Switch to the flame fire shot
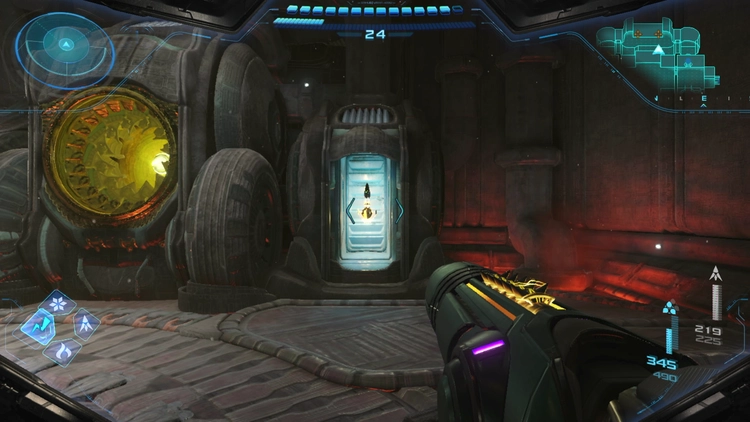This screenshot has height=422, width=750. pos(62,350)
